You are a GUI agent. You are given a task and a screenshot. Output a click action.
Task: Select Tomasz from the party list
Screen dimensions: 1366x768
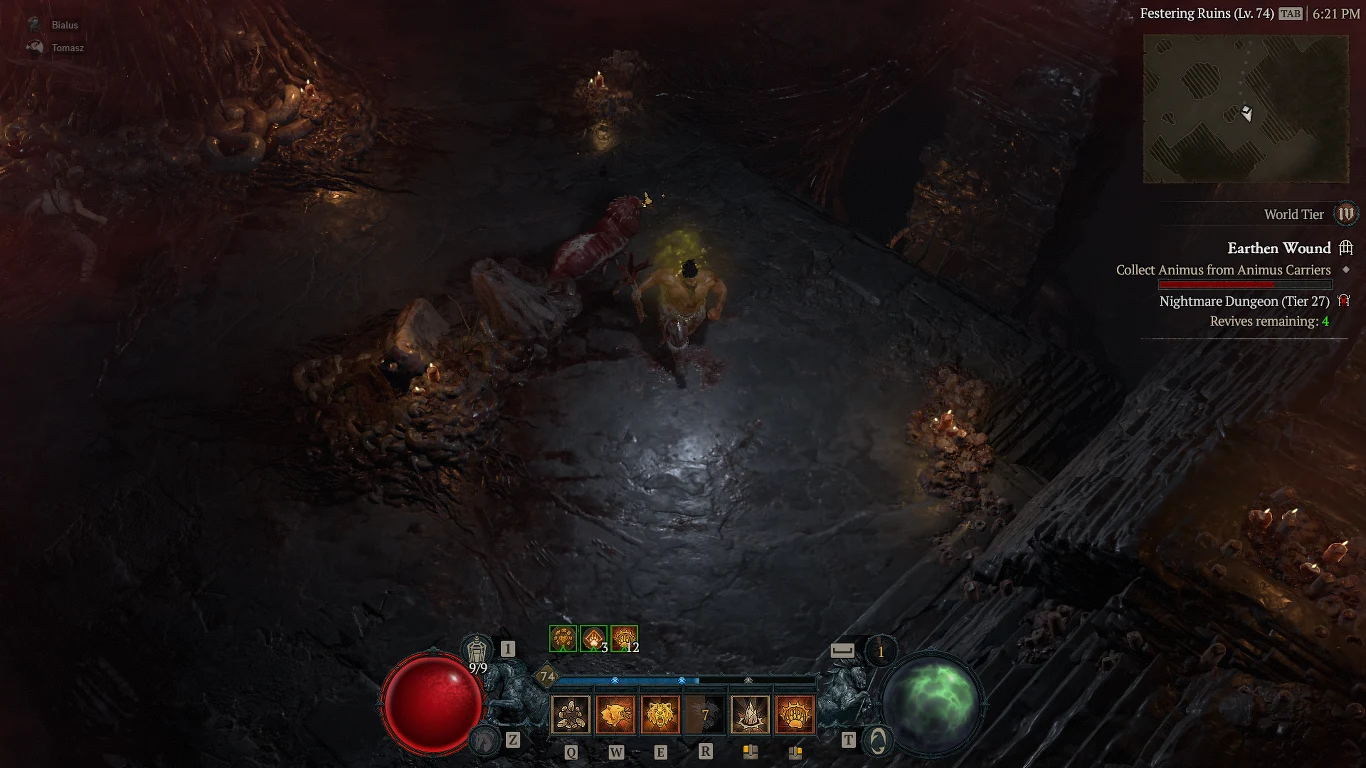[x=68, y=47]
